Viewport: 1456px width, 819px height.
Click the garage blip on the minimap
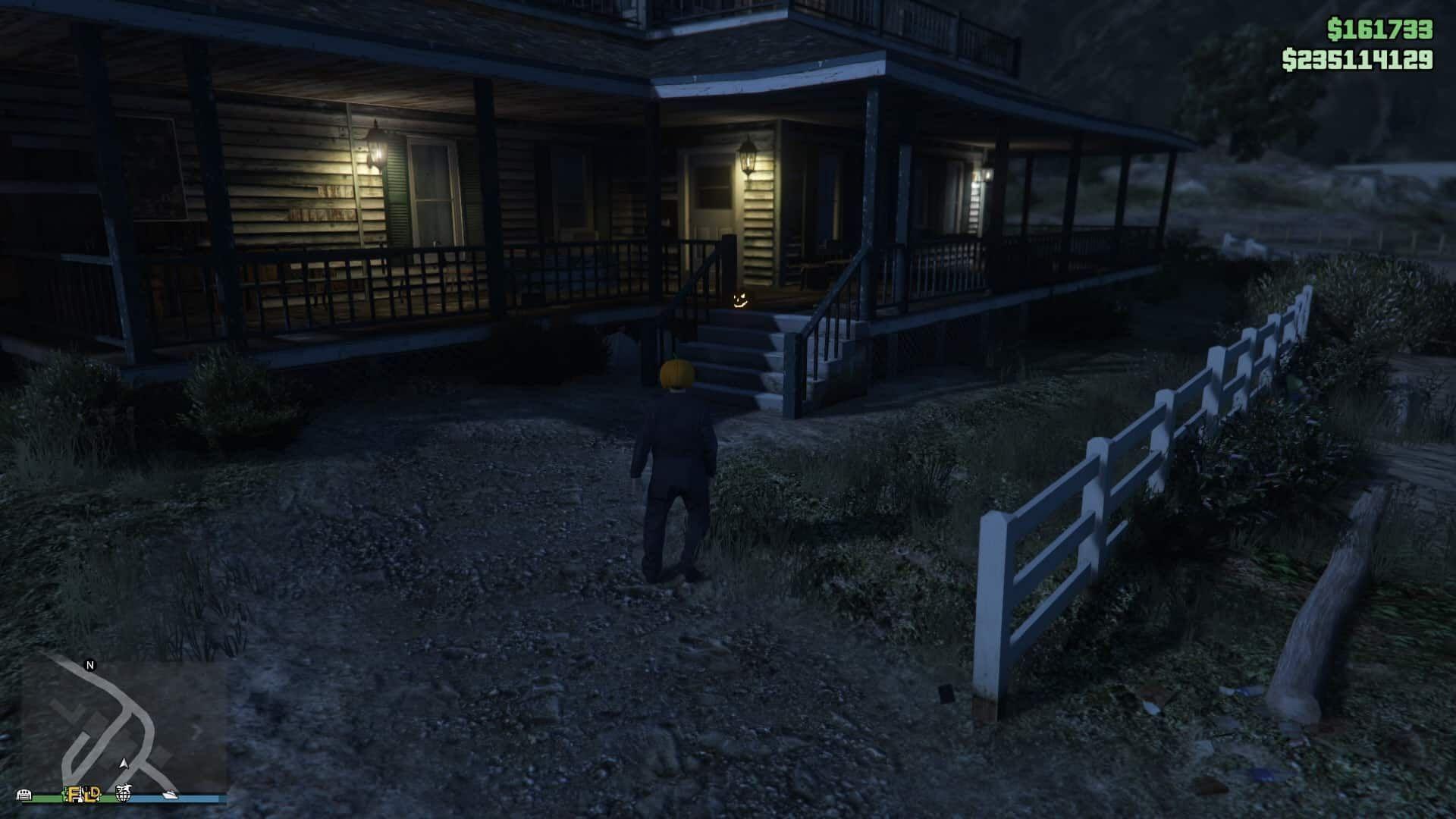pyautogui.click(x=24, y=795)
